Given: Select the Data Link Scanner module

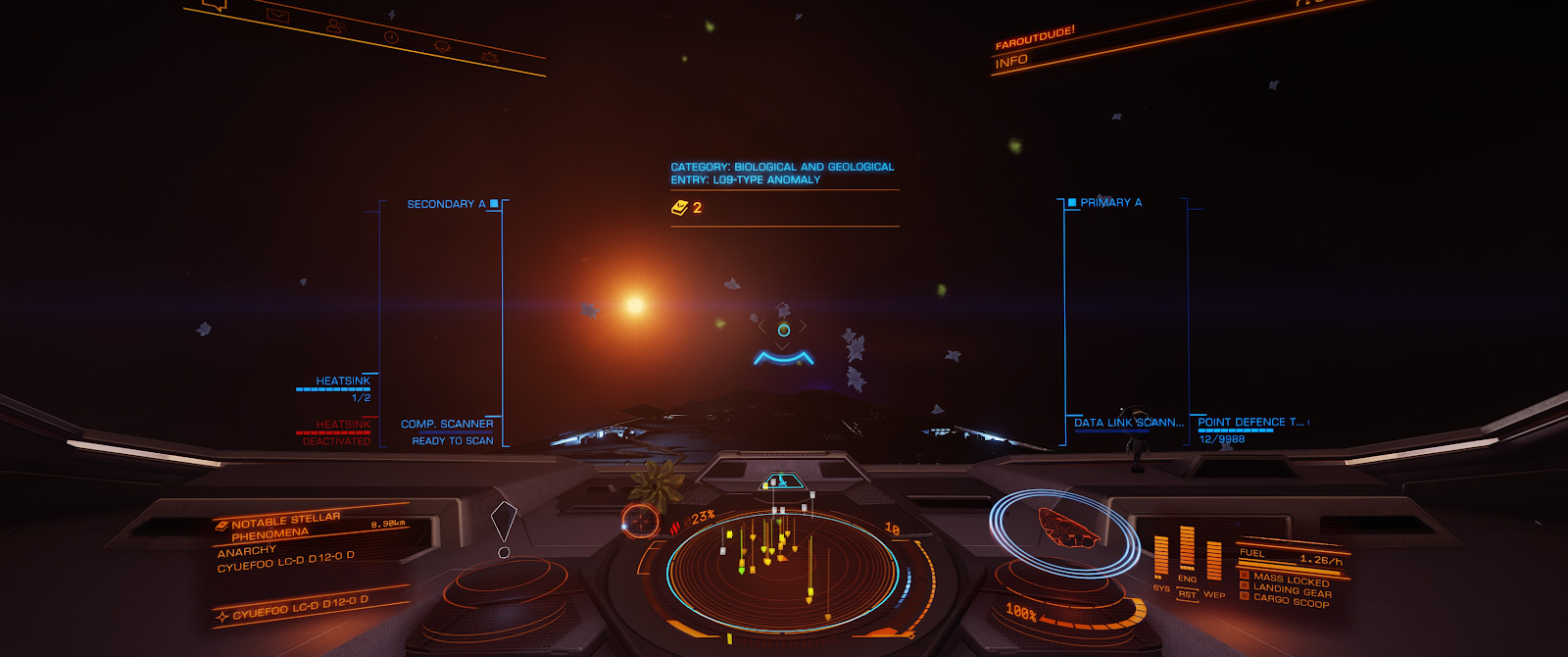Looking at the screenshot, I should click(x=1128, y=423).
